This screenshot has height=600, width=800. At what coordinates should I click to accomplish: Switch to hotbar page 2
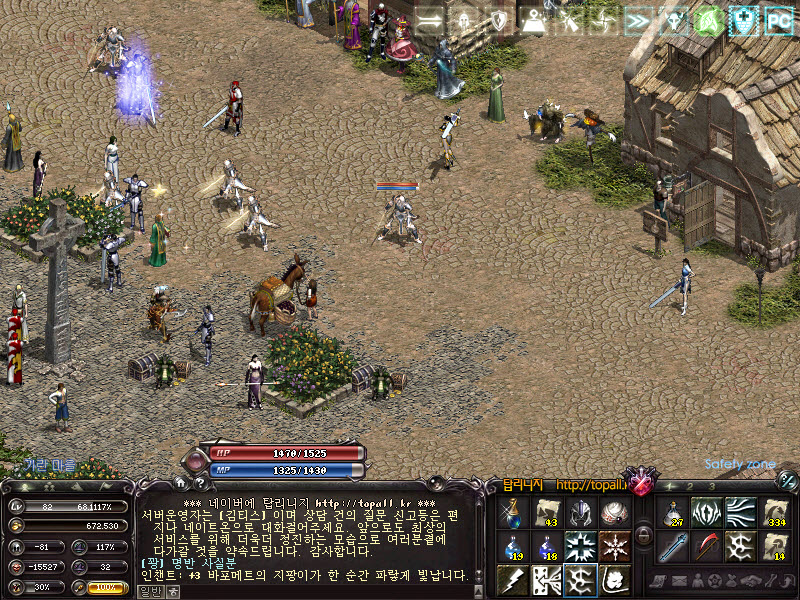pyautogui.click(x=690, y=486)
